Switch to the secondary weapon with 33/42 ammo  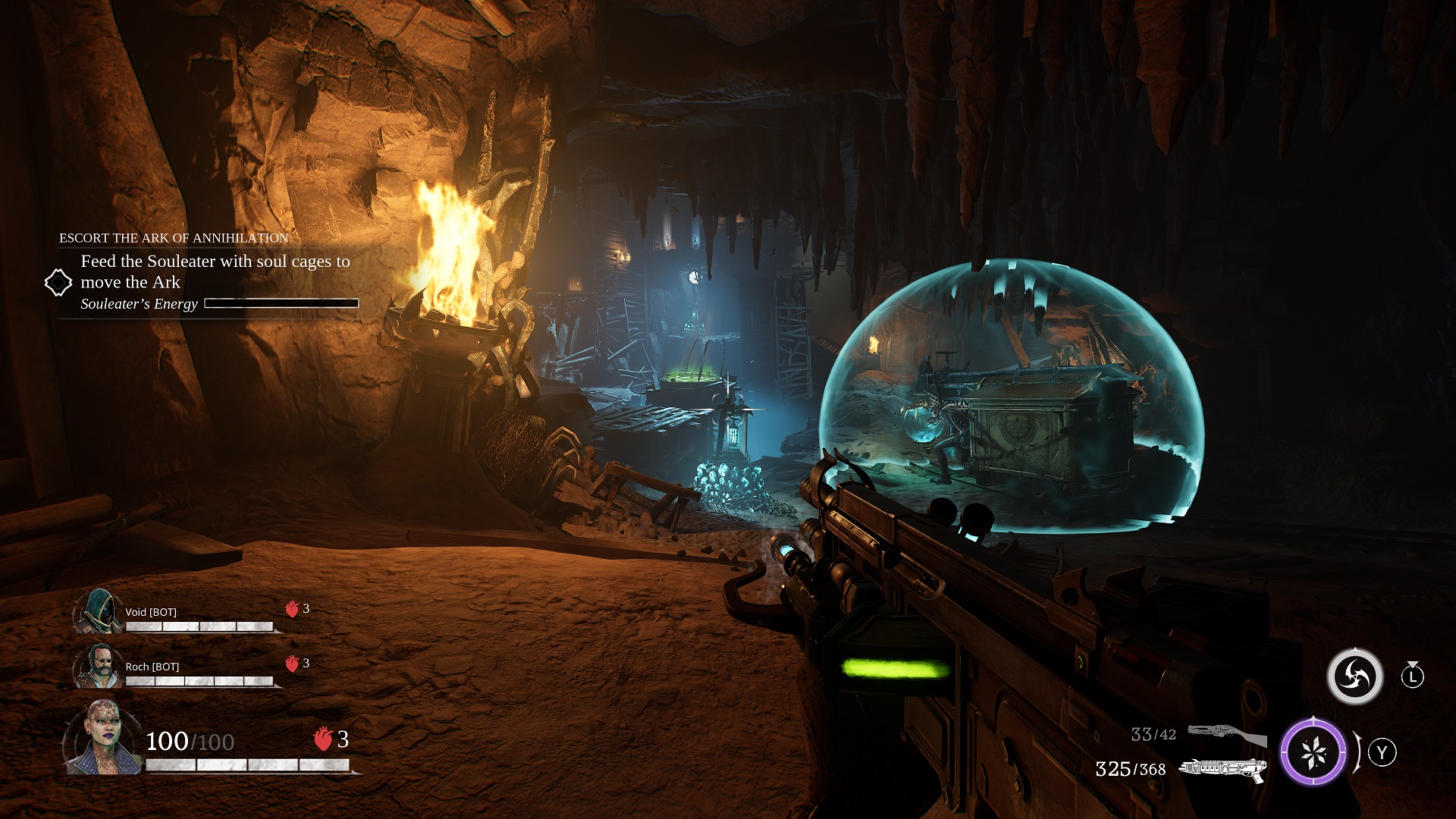point(1225,734)
